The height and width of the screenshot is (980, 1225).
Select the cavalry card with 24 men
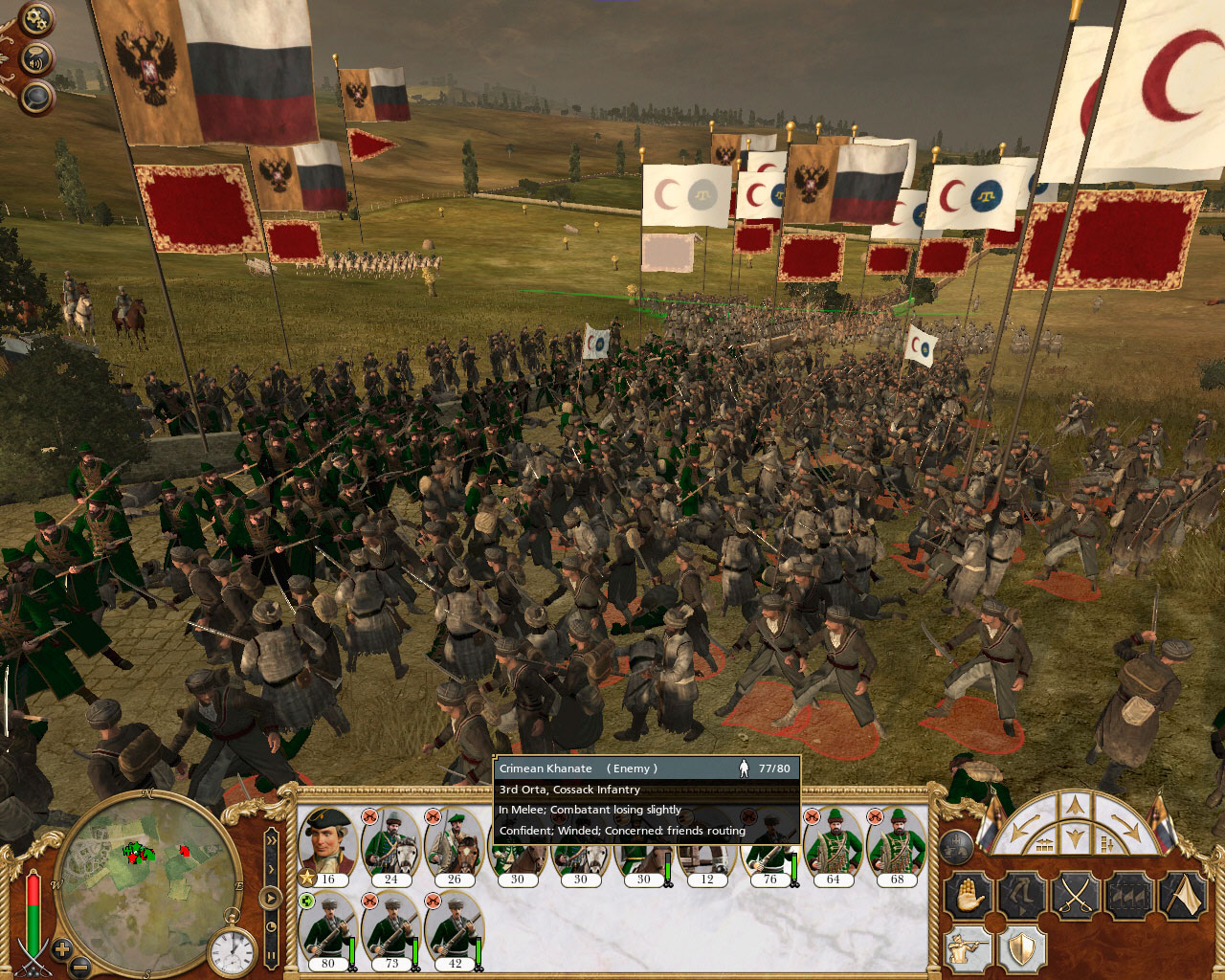[390, 844]
